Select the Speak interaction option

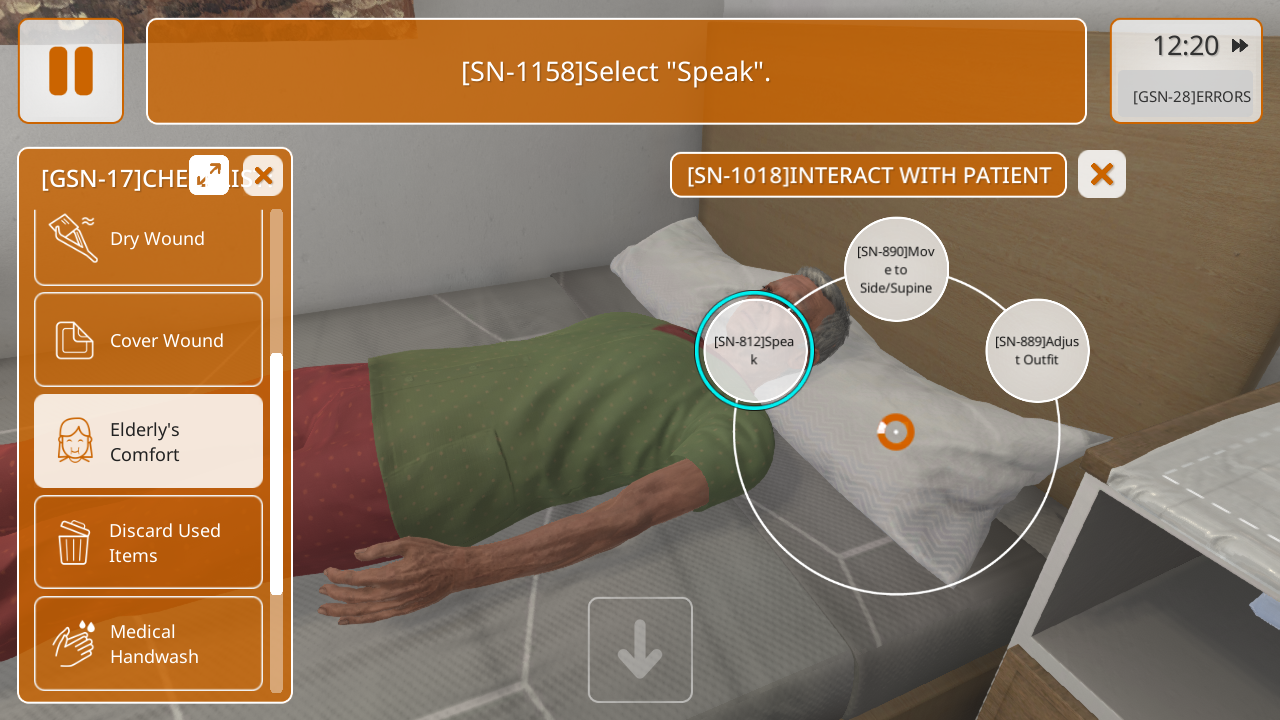(755, 350)
